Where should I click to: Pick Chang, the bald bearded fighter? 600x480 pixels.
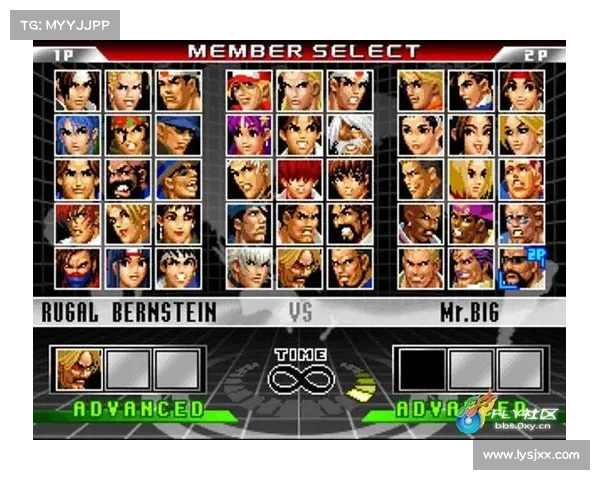(x=127, y=179)
